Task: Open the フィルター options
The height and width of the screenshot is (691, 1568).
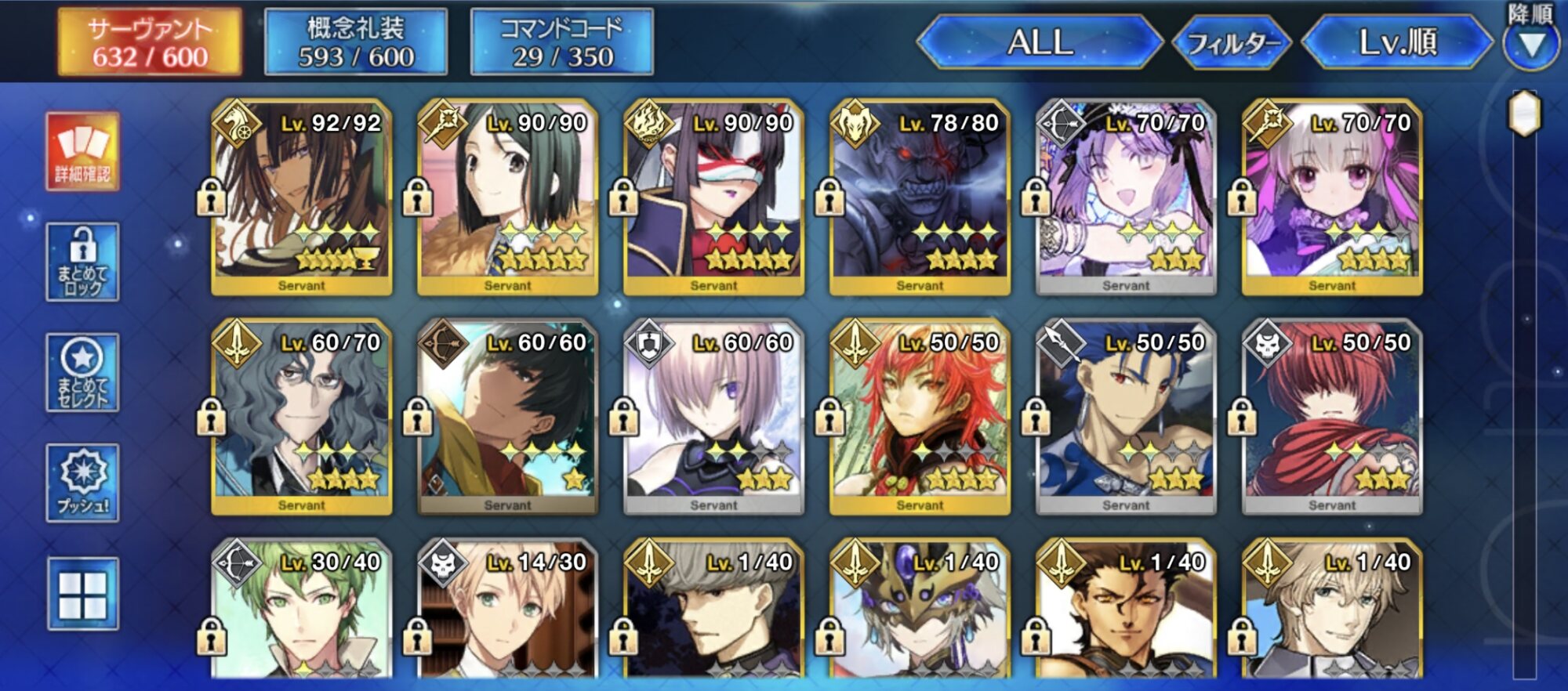Action: click(1232, 43)
